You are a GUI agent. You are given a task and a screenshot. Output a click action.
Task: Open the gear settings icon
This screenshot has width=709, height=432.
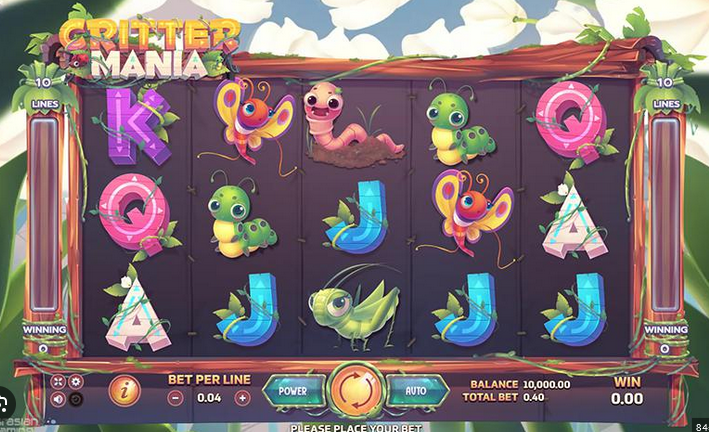[76, 382]
